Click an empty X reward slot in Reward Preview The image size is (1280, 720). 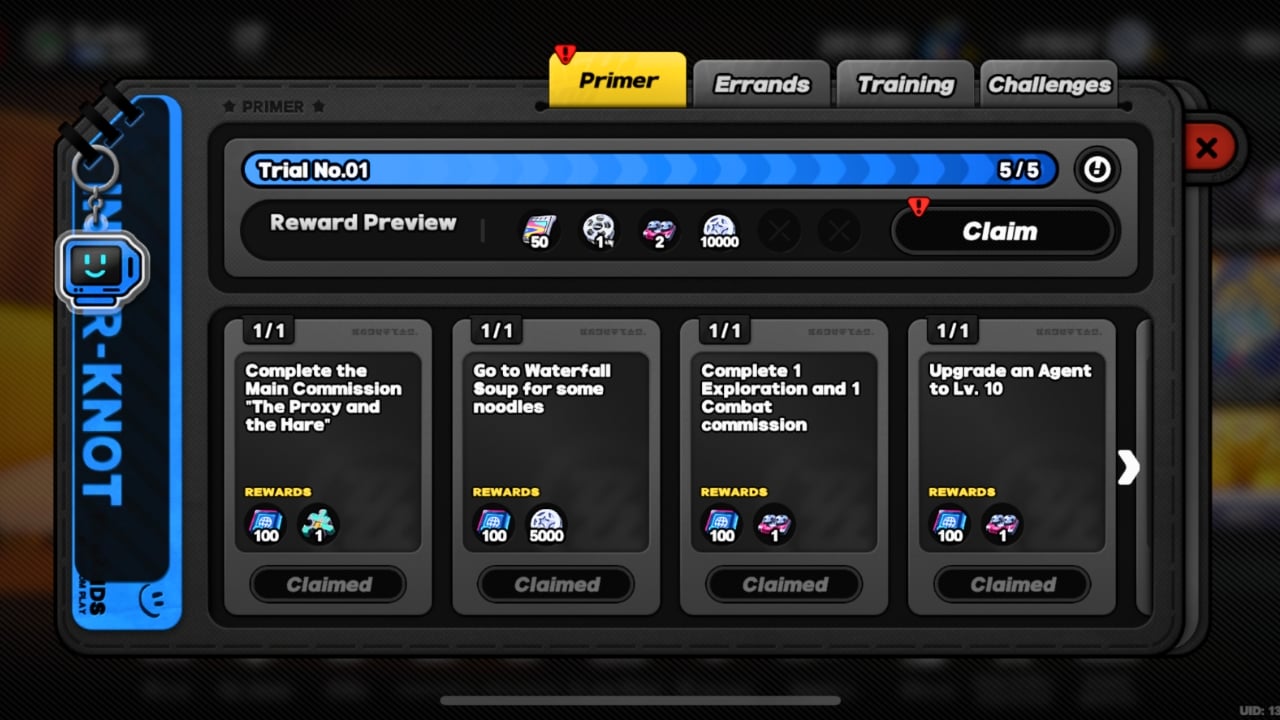pos(779,230)
